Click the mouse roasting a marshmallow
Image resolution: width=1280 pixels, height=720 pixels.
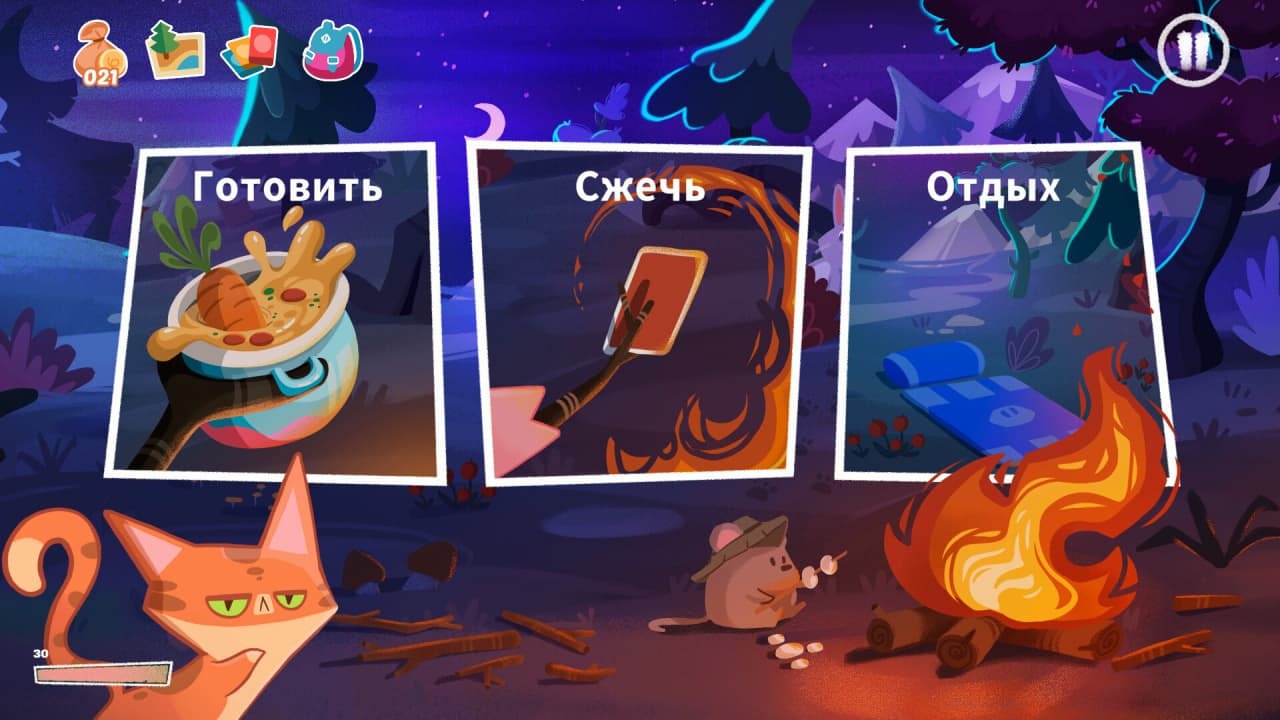click(x=745, y=580)
